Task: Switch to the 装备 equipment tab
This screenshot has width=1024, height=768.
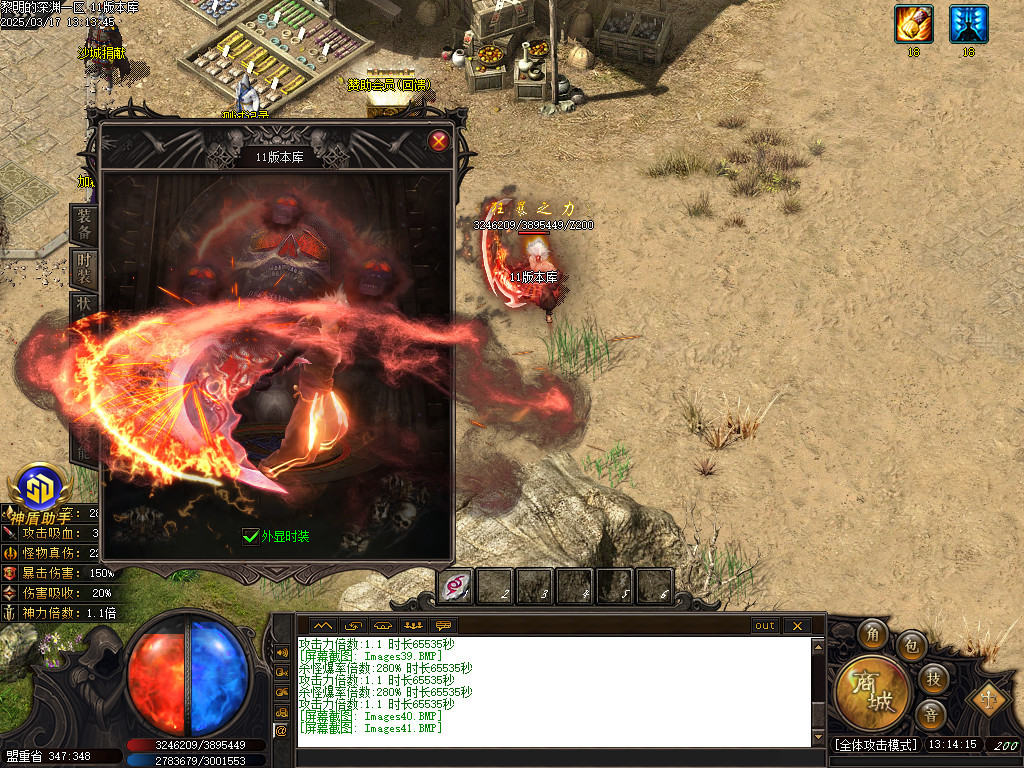Action: 85,226
